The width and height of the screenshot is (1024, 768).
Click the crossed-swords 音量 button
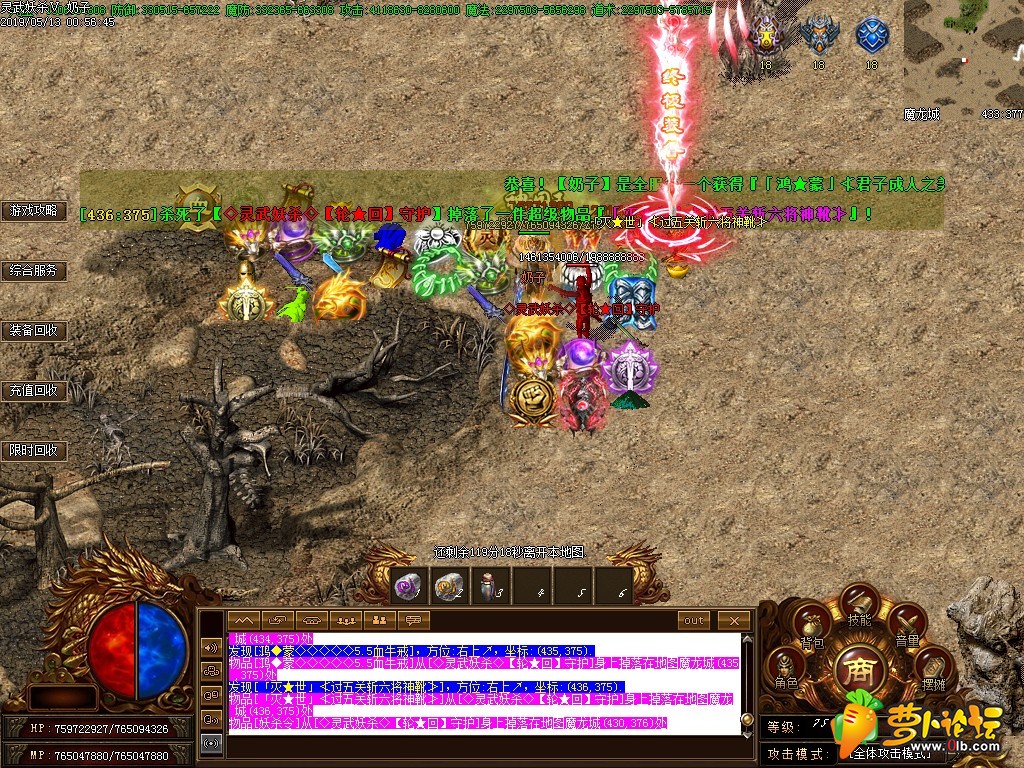[x=907, y=625]
